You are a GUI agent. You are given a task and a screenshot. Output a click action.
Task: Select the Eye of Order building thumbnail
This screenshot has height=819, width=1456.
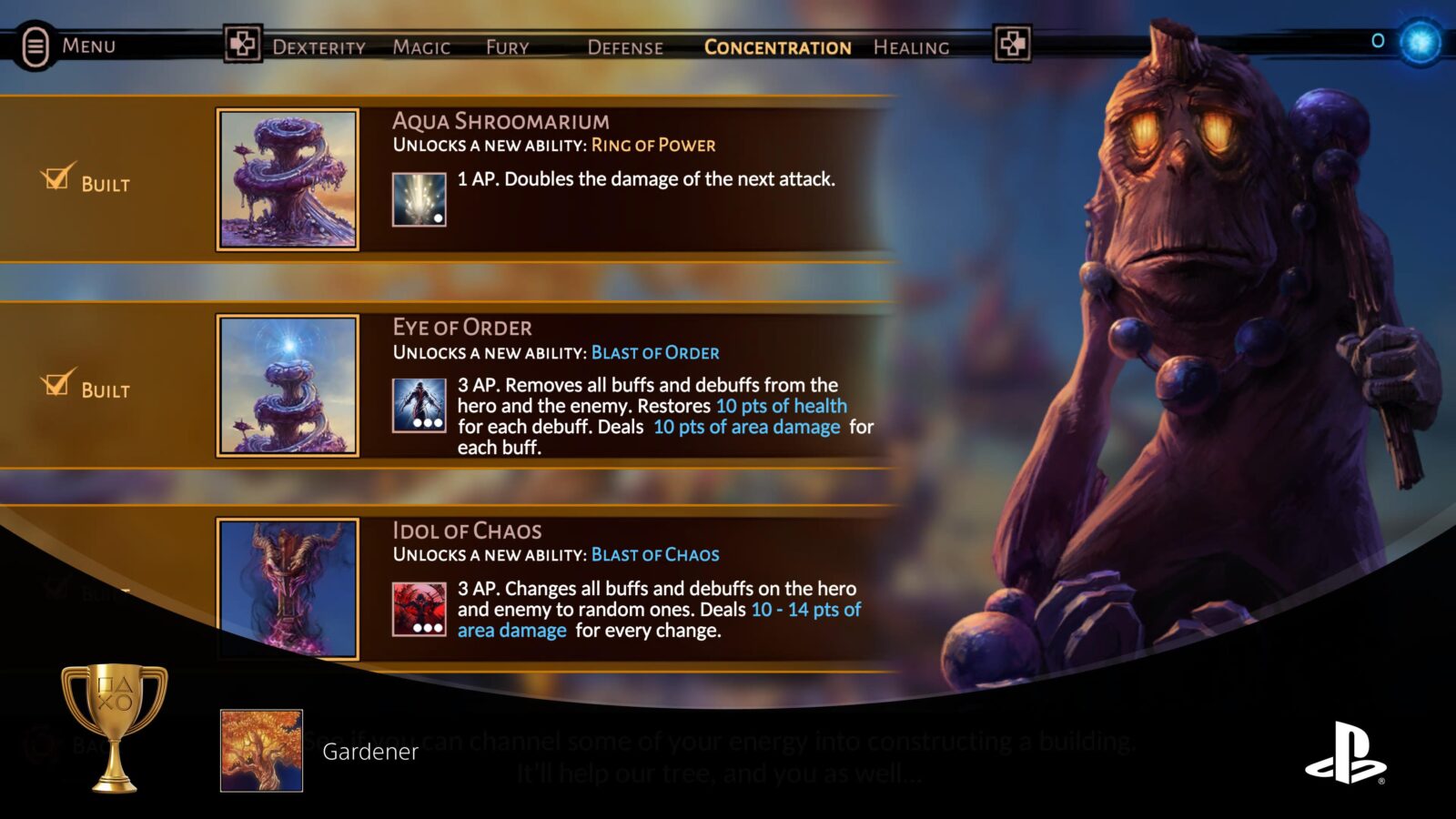288,385
